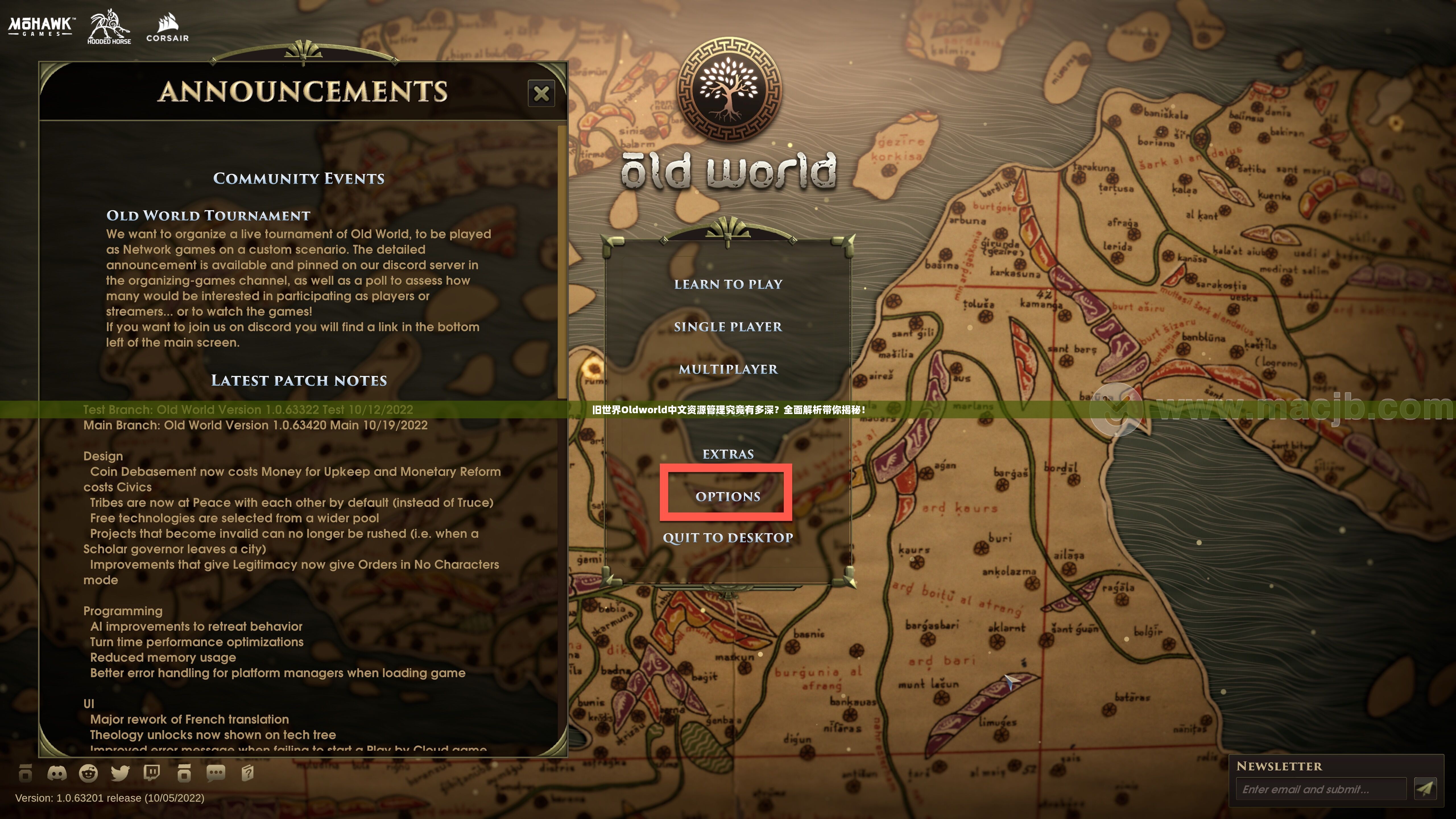The height and width of the screenshot is (819, 1456).
Task: Focus the newsletter email input field
Action: pos(1320,789)
